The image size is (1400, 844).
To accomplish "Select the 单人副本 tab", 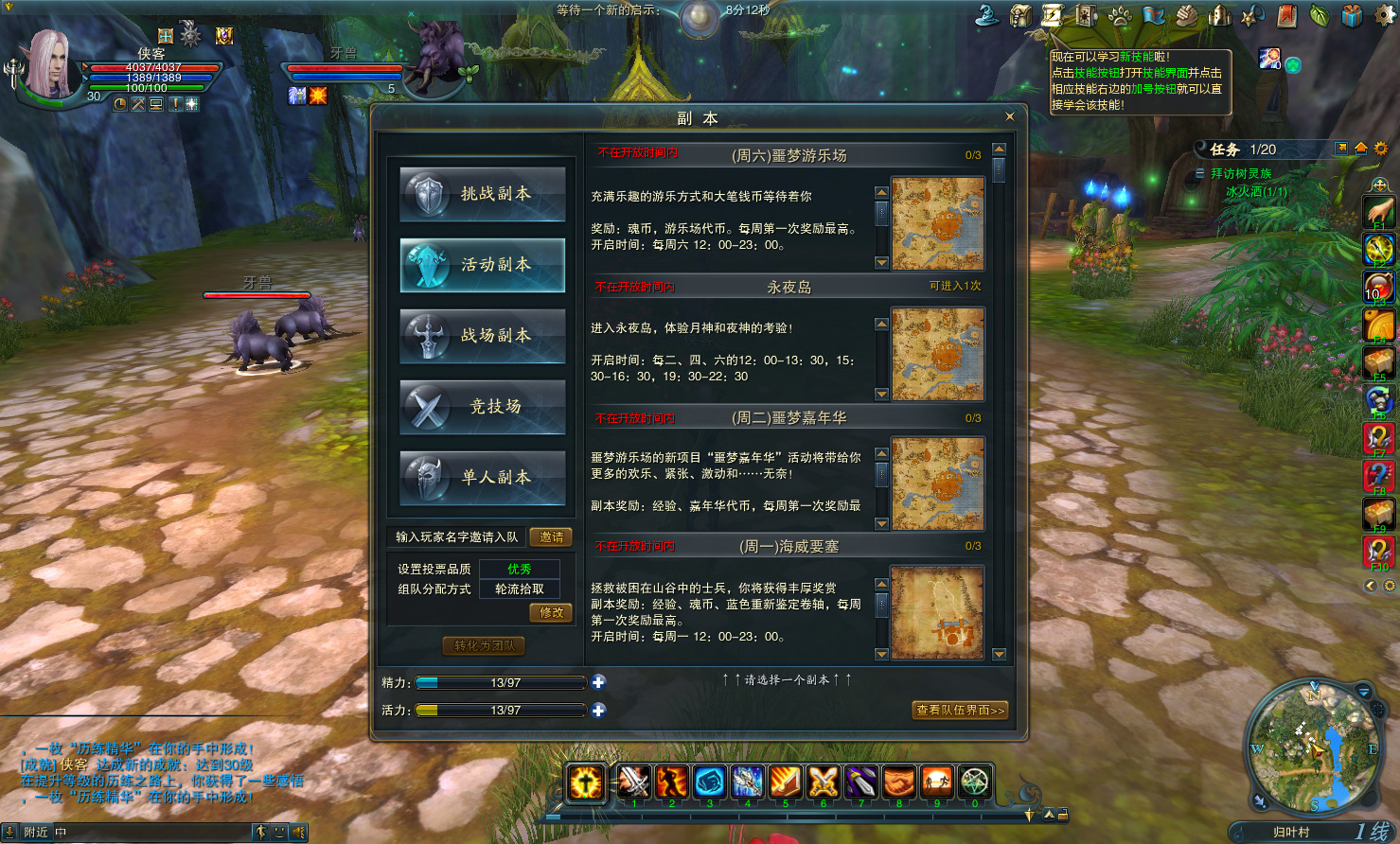I will point(482,479).
